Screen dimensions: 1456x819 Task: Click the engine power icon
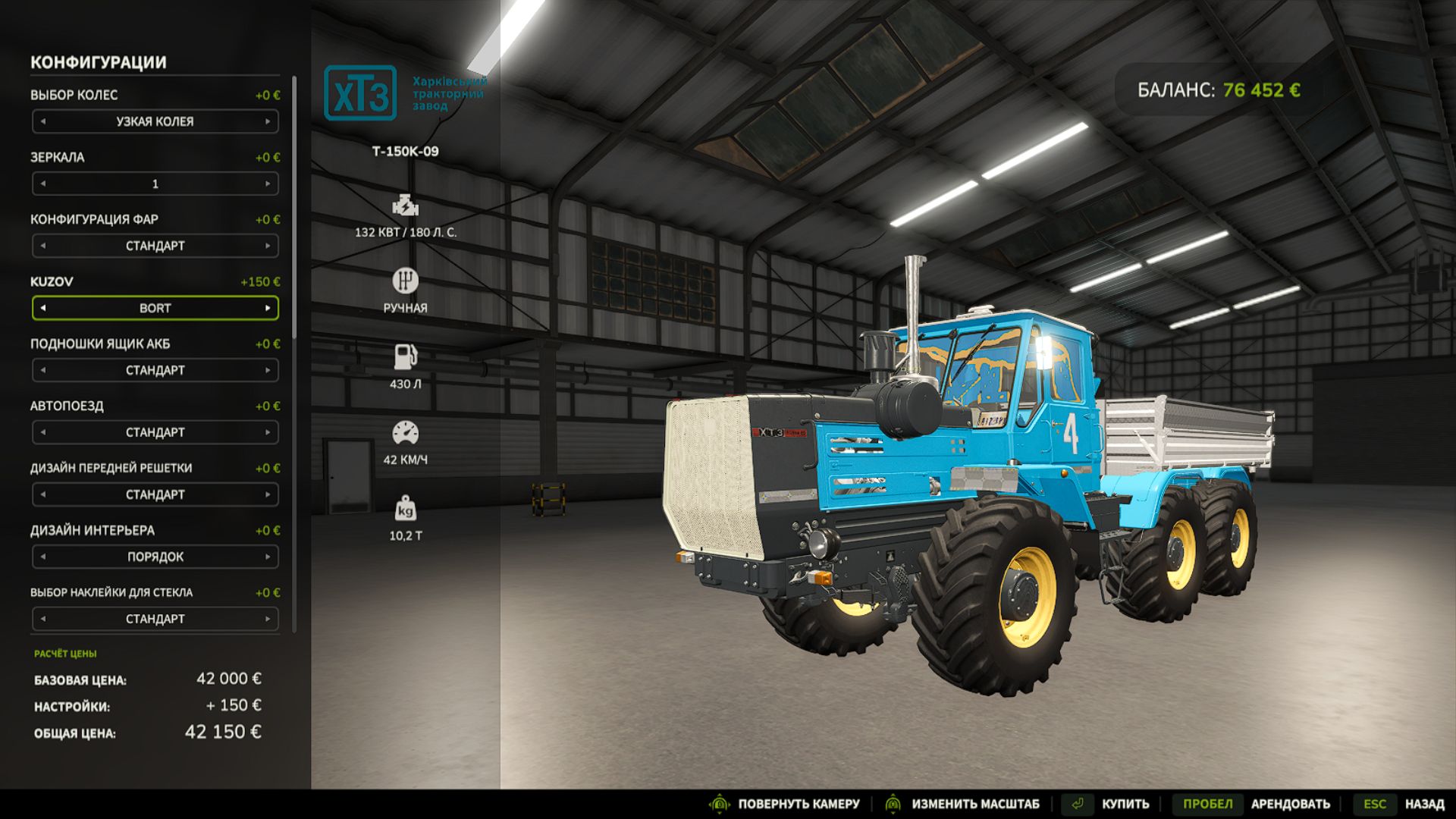407,206
